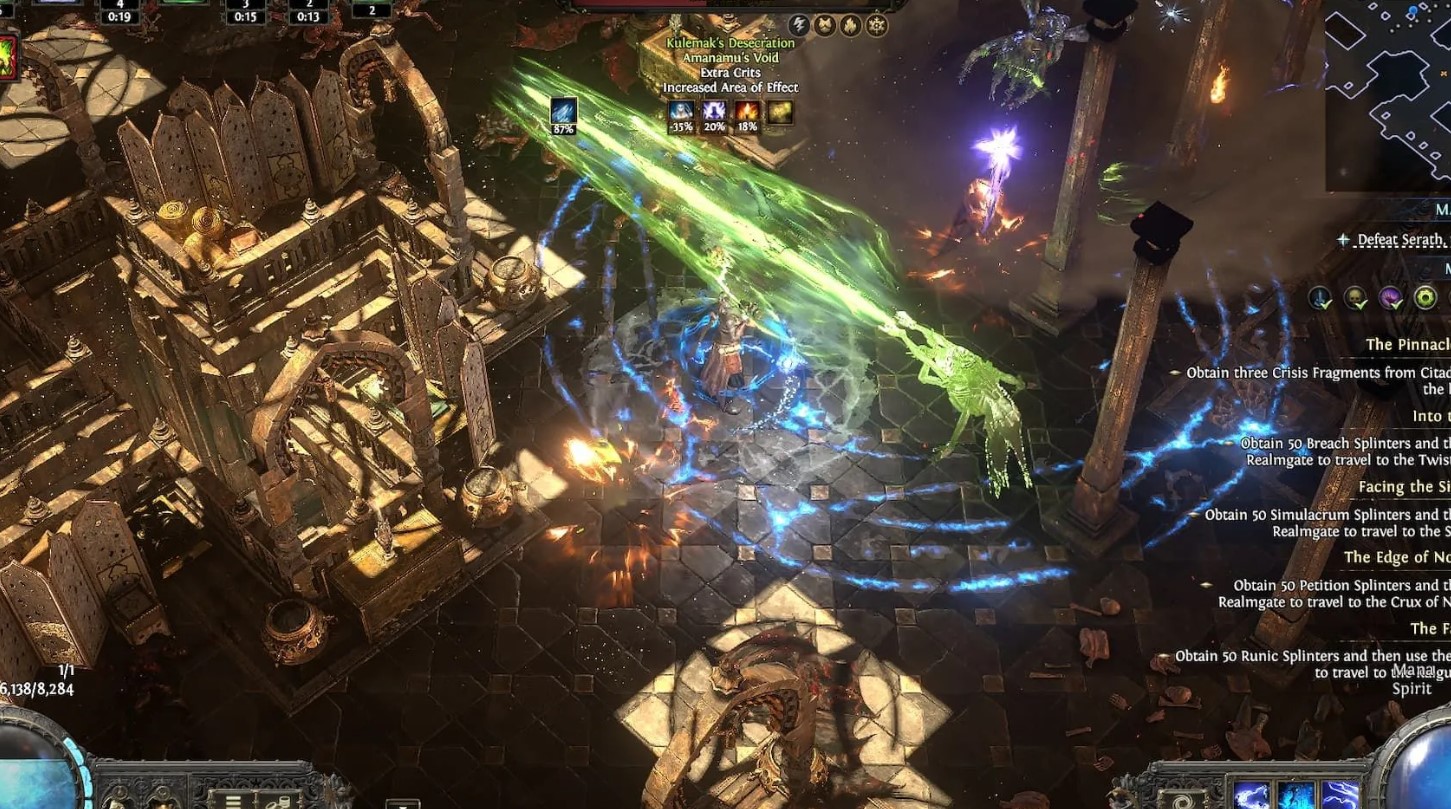Image resolution: width=1451 pixels, height=809 pixels.
Task: Click the Edge of quest heading
Action: 1396,557
